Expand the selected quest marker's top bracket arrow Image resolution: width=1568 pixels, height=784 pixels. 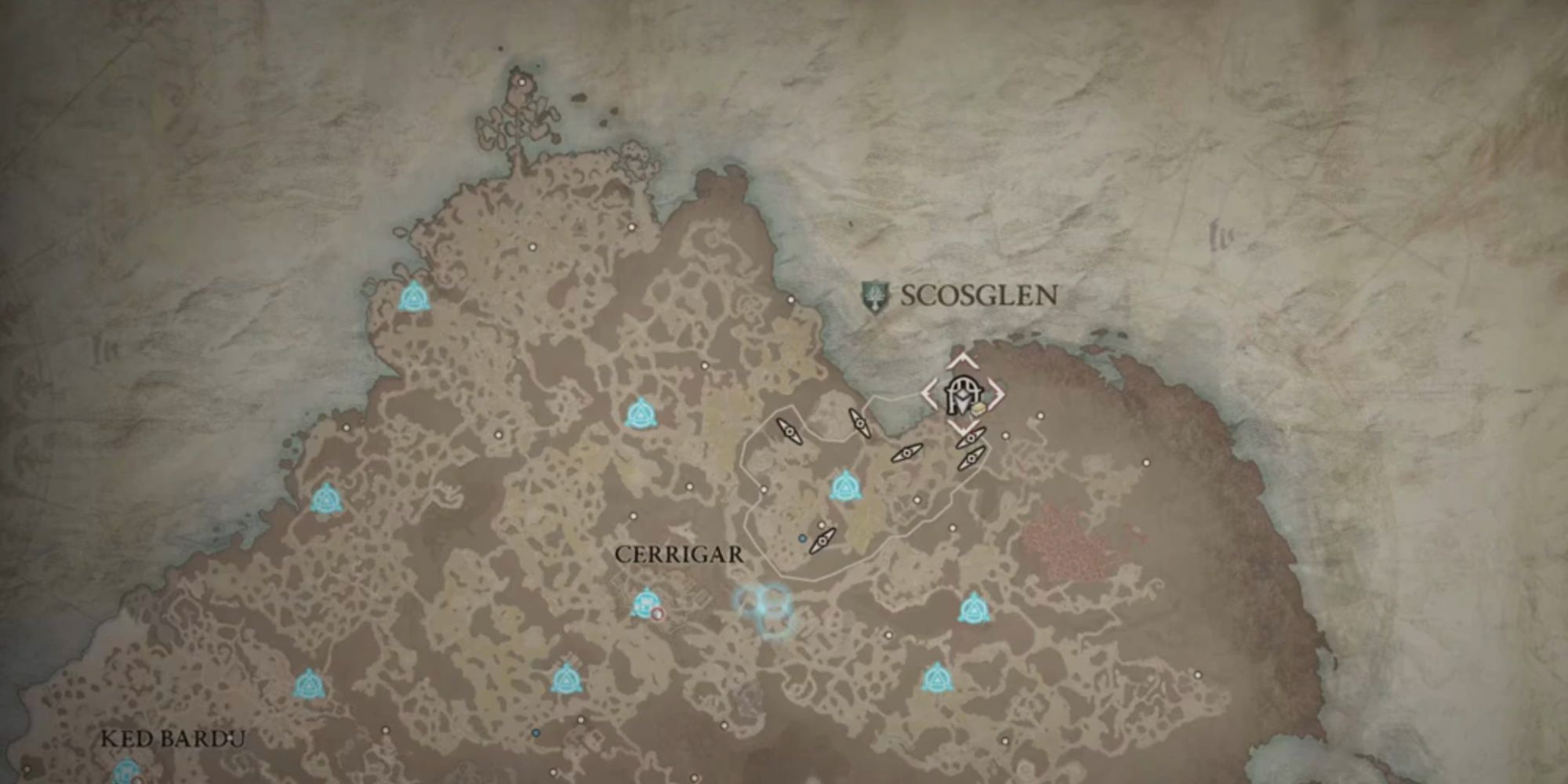pos(963,361)
